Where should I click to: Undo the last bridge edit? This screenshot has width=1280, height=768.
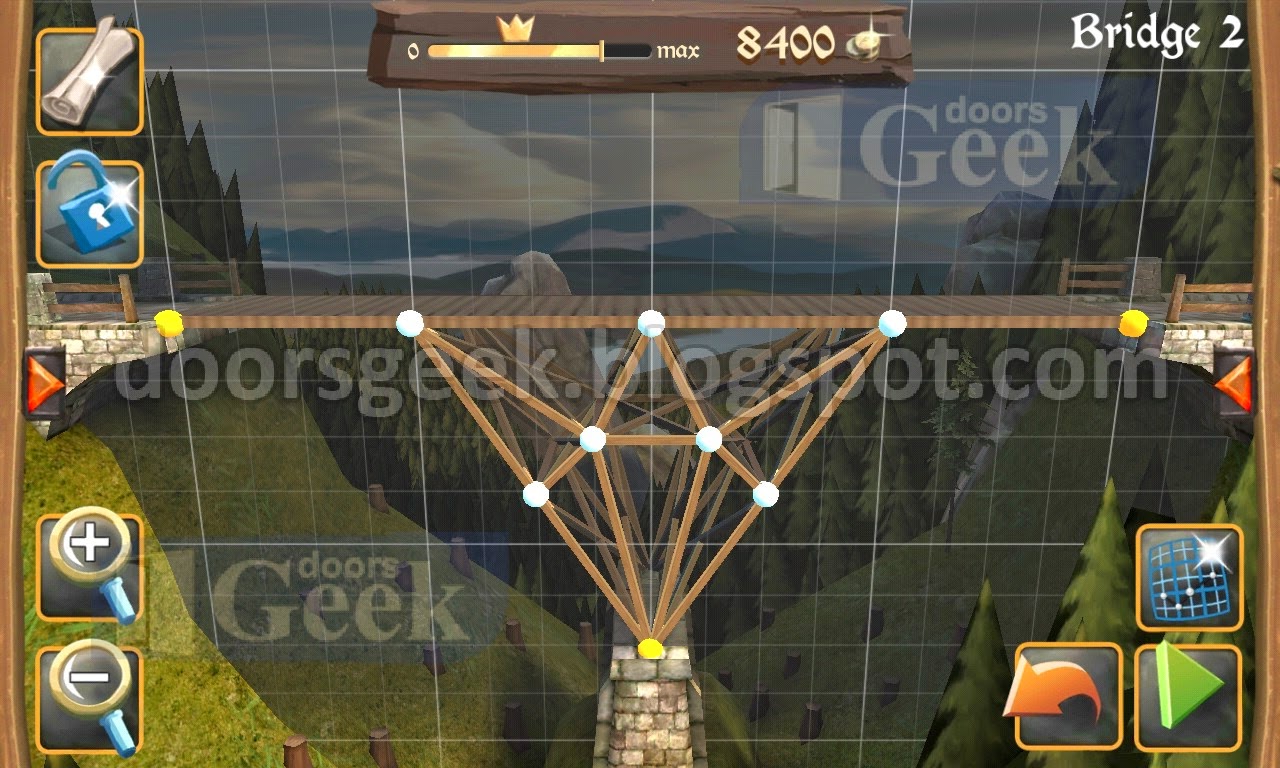1065,690
